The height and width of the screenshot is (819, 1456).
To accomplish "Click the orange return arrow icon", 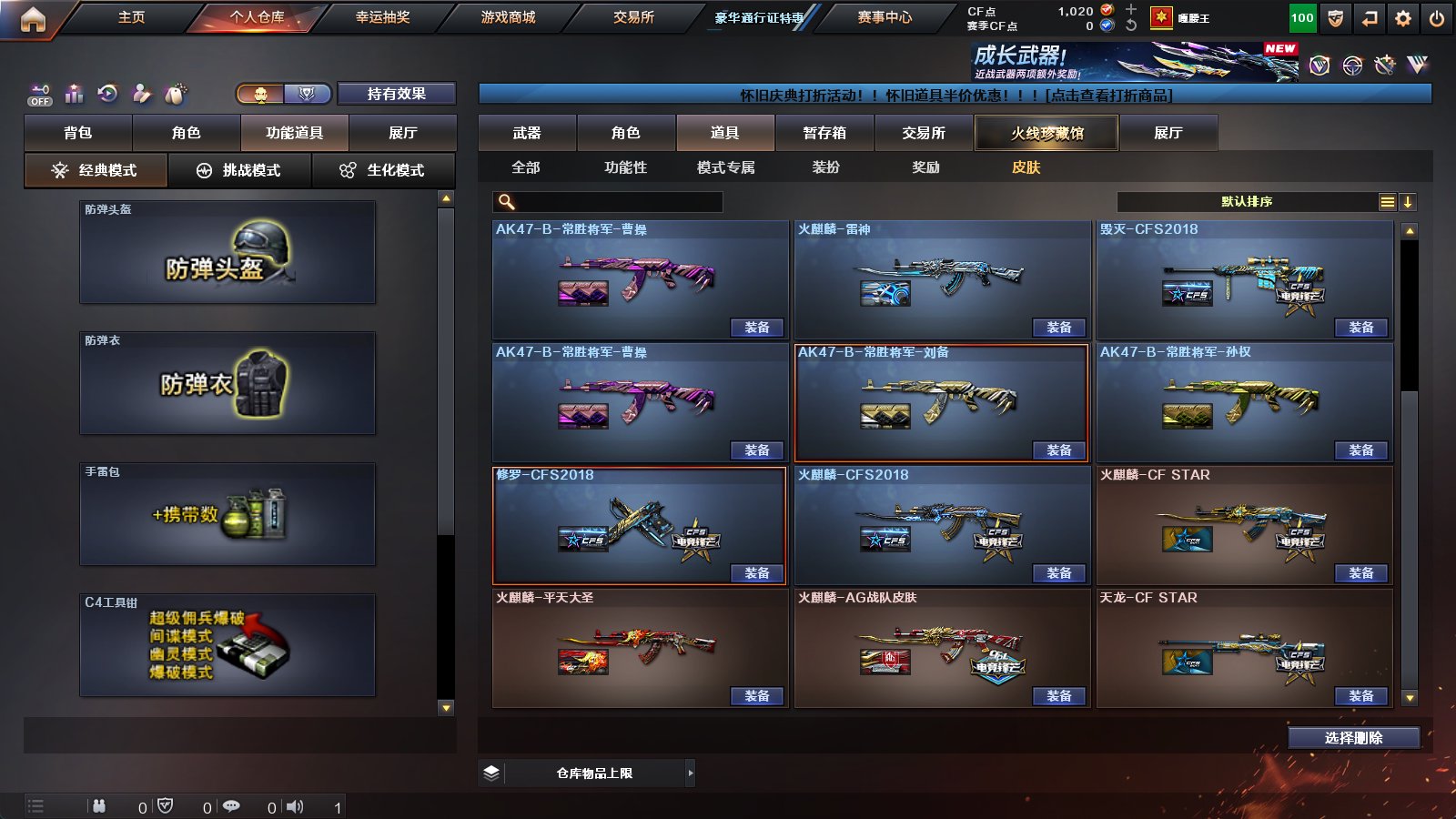I will [x=1368, y=16].
